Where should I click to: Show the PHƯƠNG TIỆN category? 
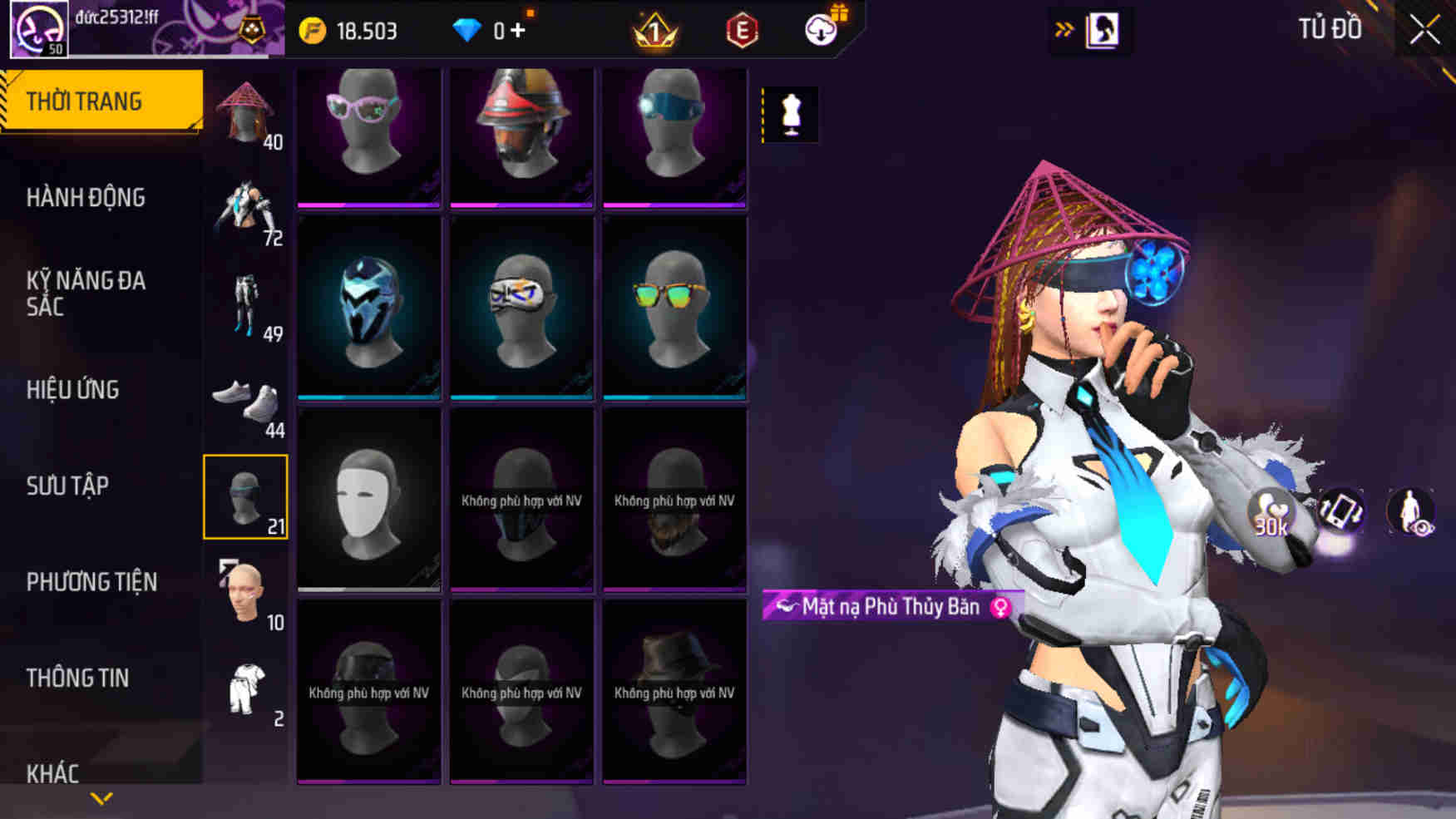coord(91,581)
